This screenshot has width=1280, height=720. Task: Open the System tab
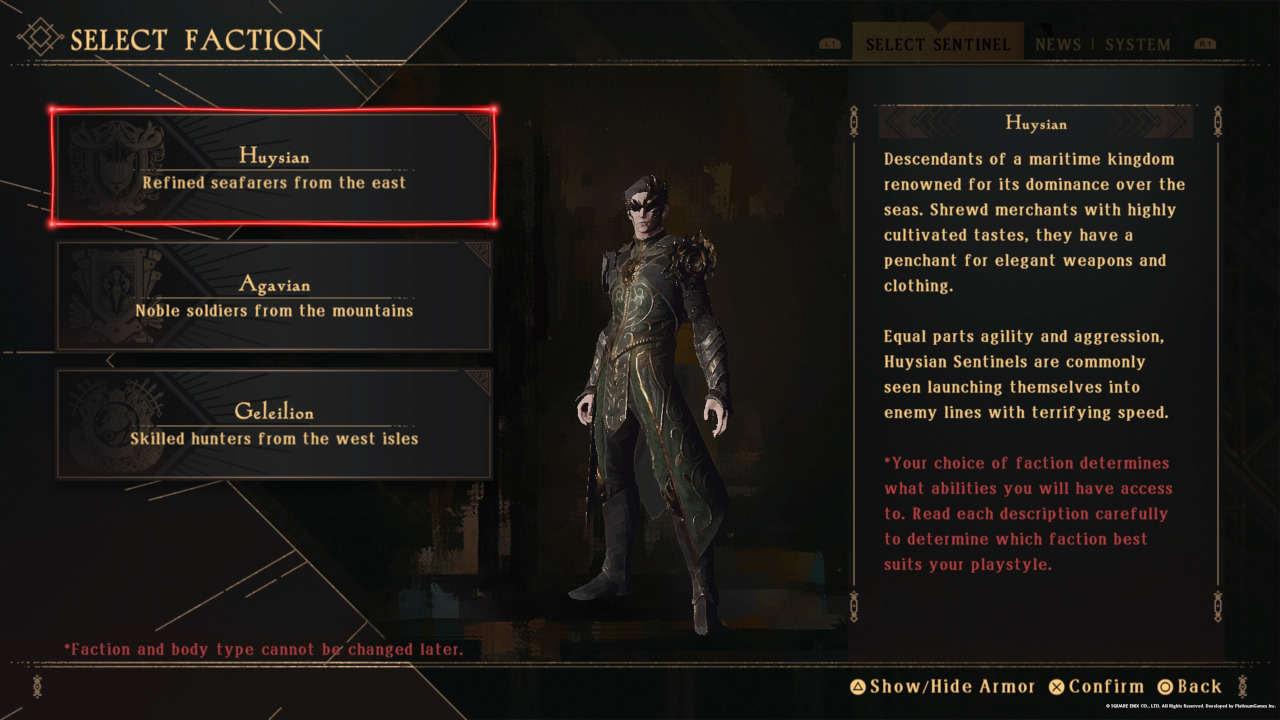click(x=1137, y=45)
